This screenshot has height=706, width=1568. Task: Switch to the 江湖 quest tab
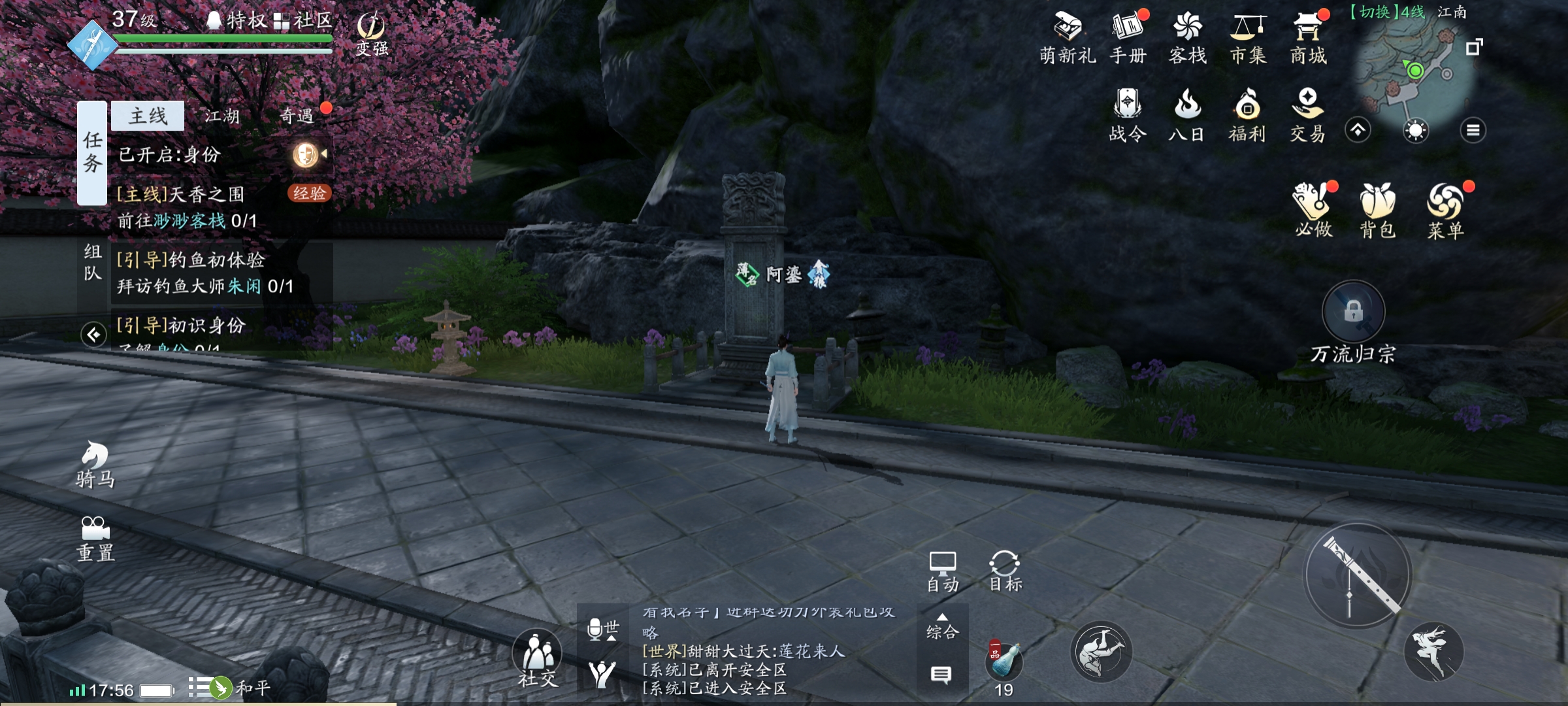(x=222, y=116)
